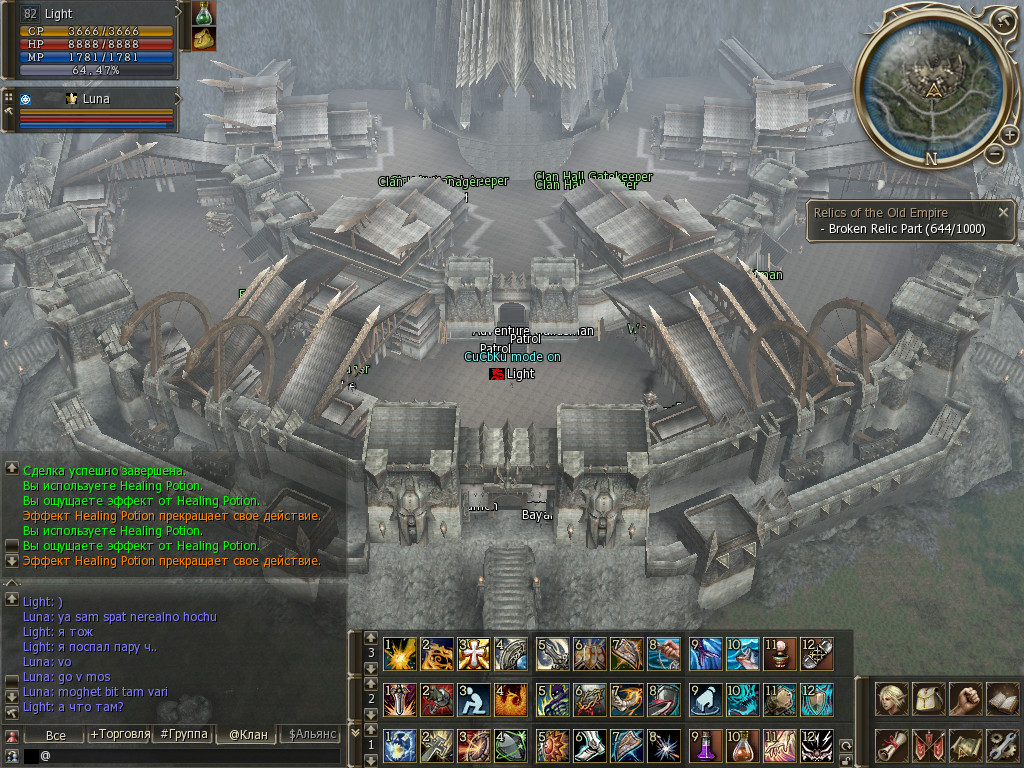Image resolution: width=1024 pixels, height=768 pixels.
Task: Open system menu gear and wrench icon
Action: click(1002, 745)
